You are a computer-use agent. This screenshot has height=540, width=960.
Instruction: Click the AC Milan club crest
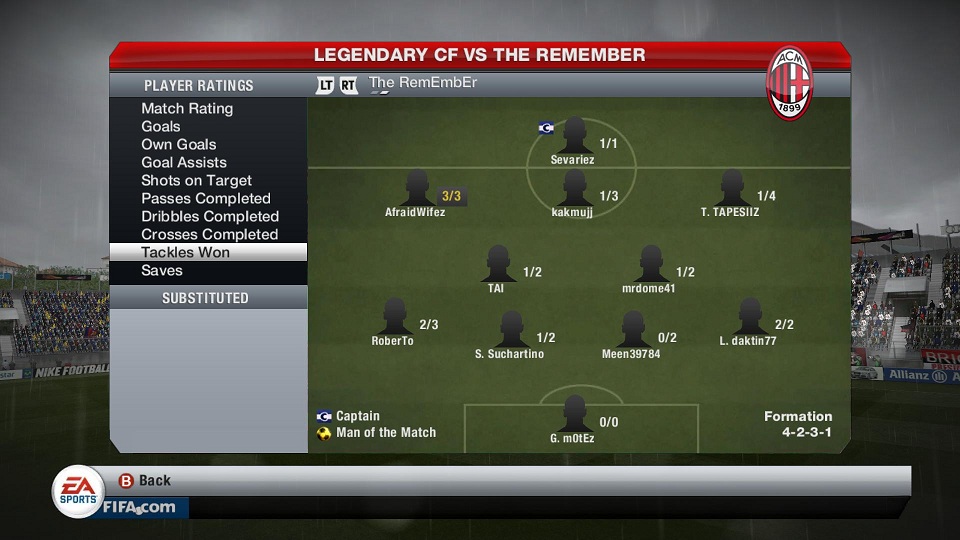(789, 83)
